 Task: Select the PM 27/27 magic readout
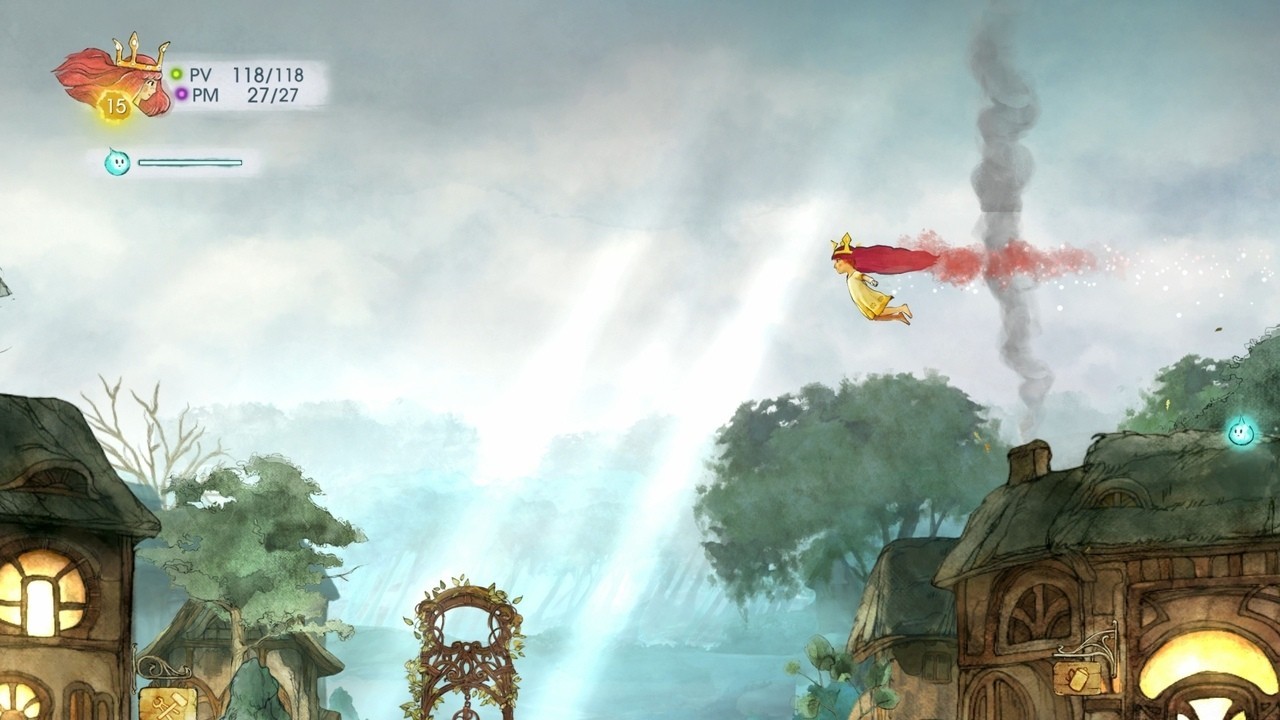(x=274, y=94)
